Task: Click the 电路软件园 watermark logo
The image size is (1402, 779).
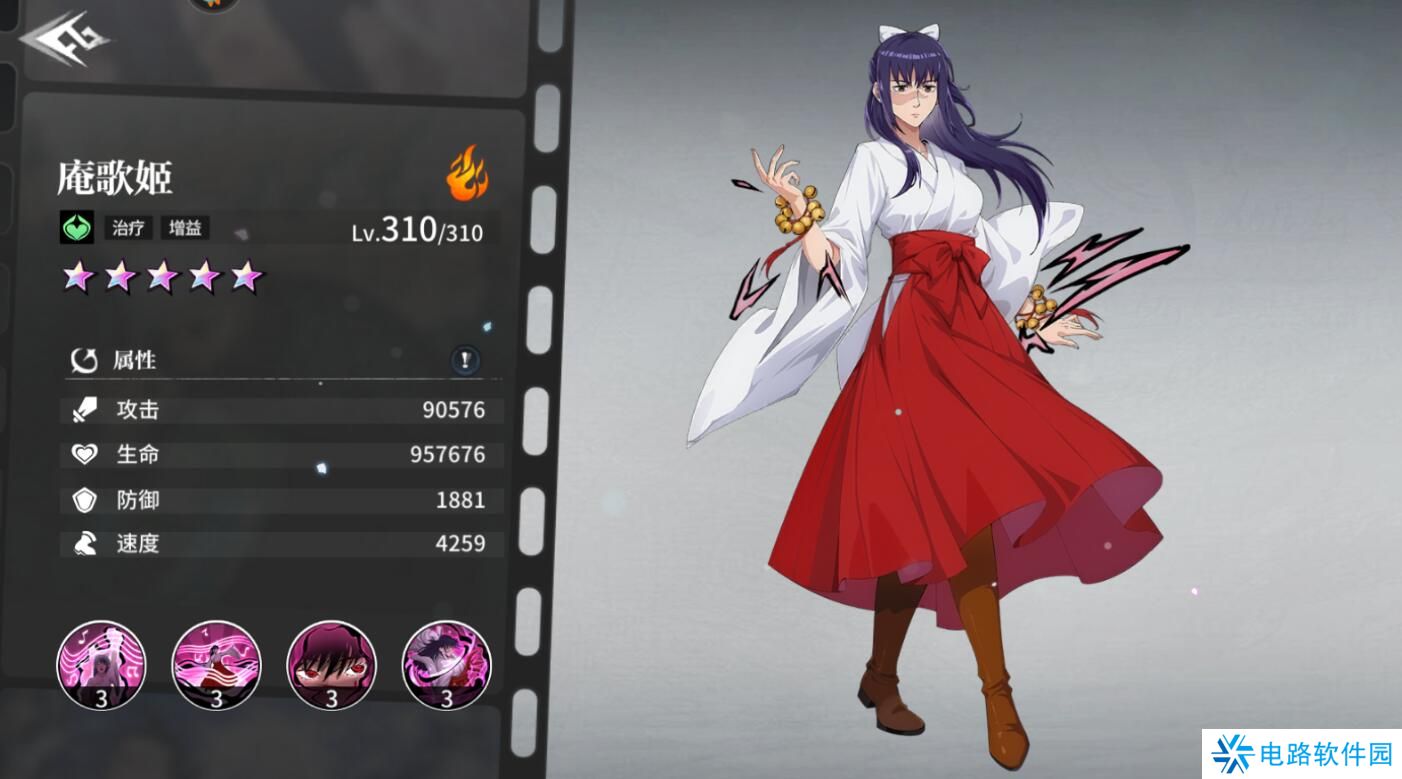Action: pyautogui.click(x=1301, y=754)
